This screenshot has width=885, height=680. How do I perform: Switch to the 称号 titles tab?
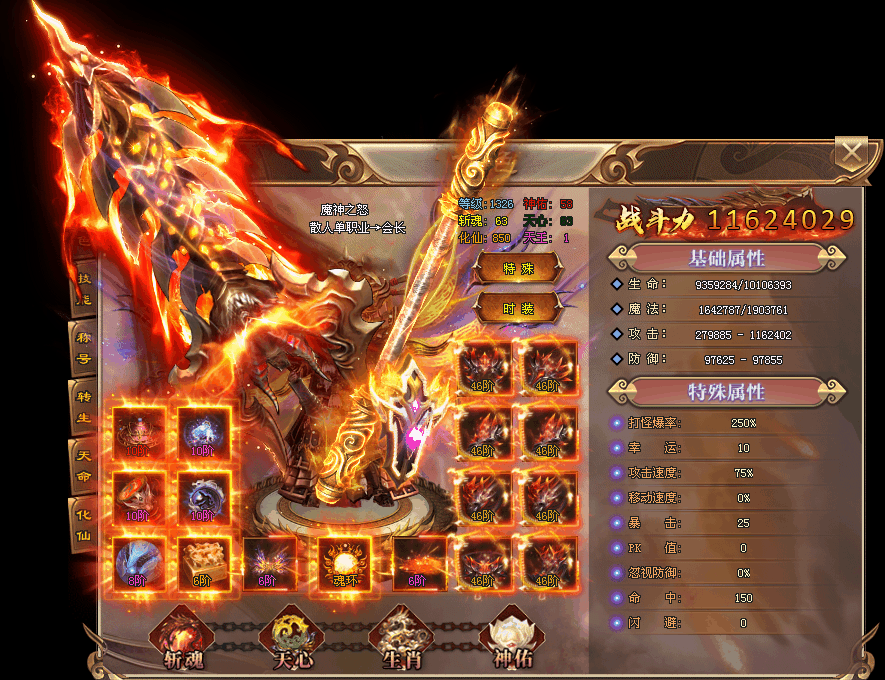point(84,349)
